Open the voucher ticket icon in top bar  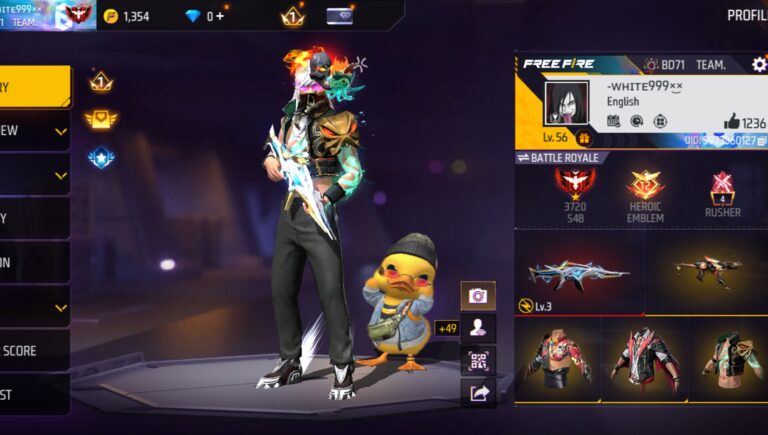(x=339, y=16)
